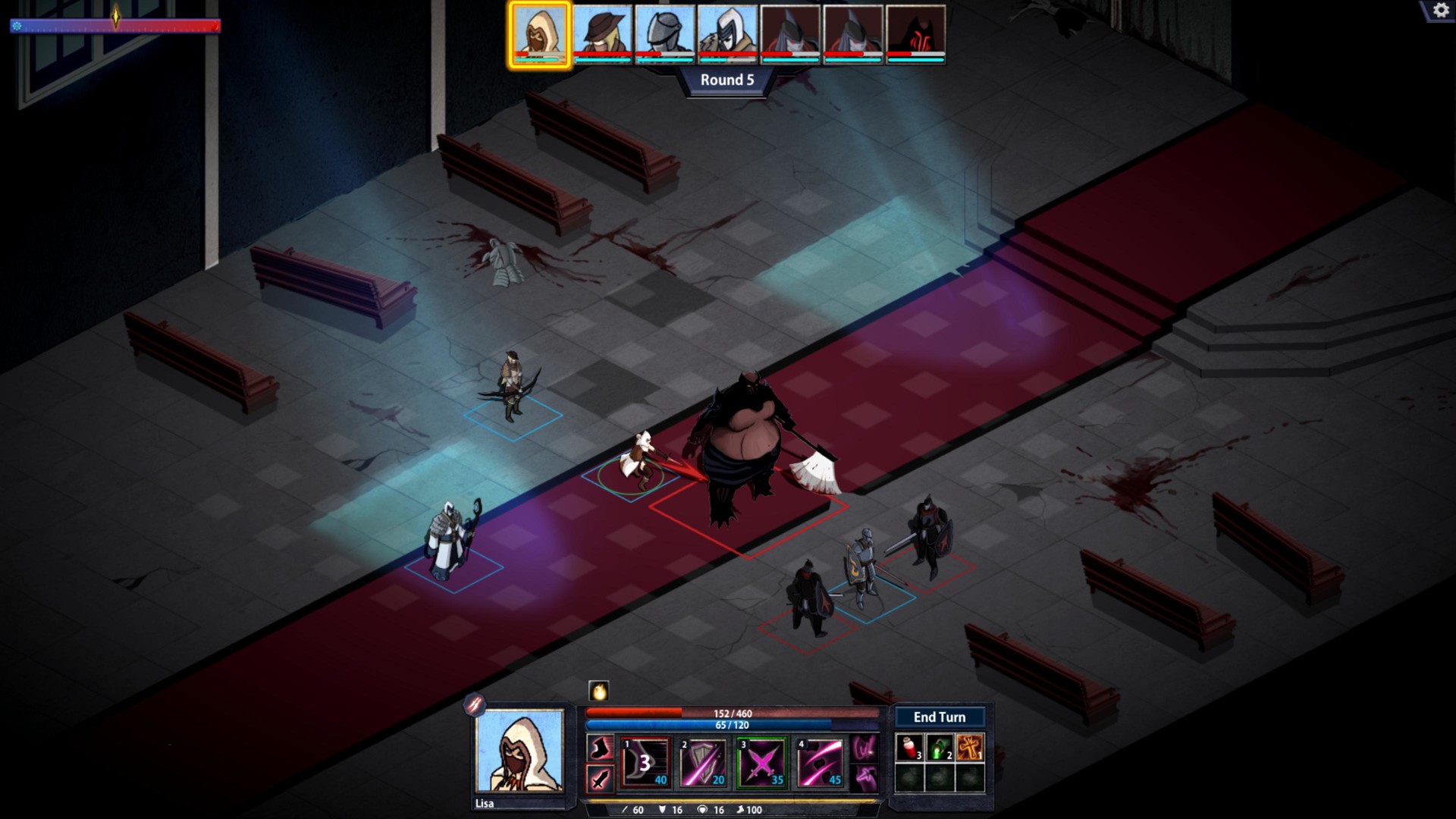1456x819 pixels.
Task: Open the settings gear in the top-right corner
Action: pos(1439,11)
